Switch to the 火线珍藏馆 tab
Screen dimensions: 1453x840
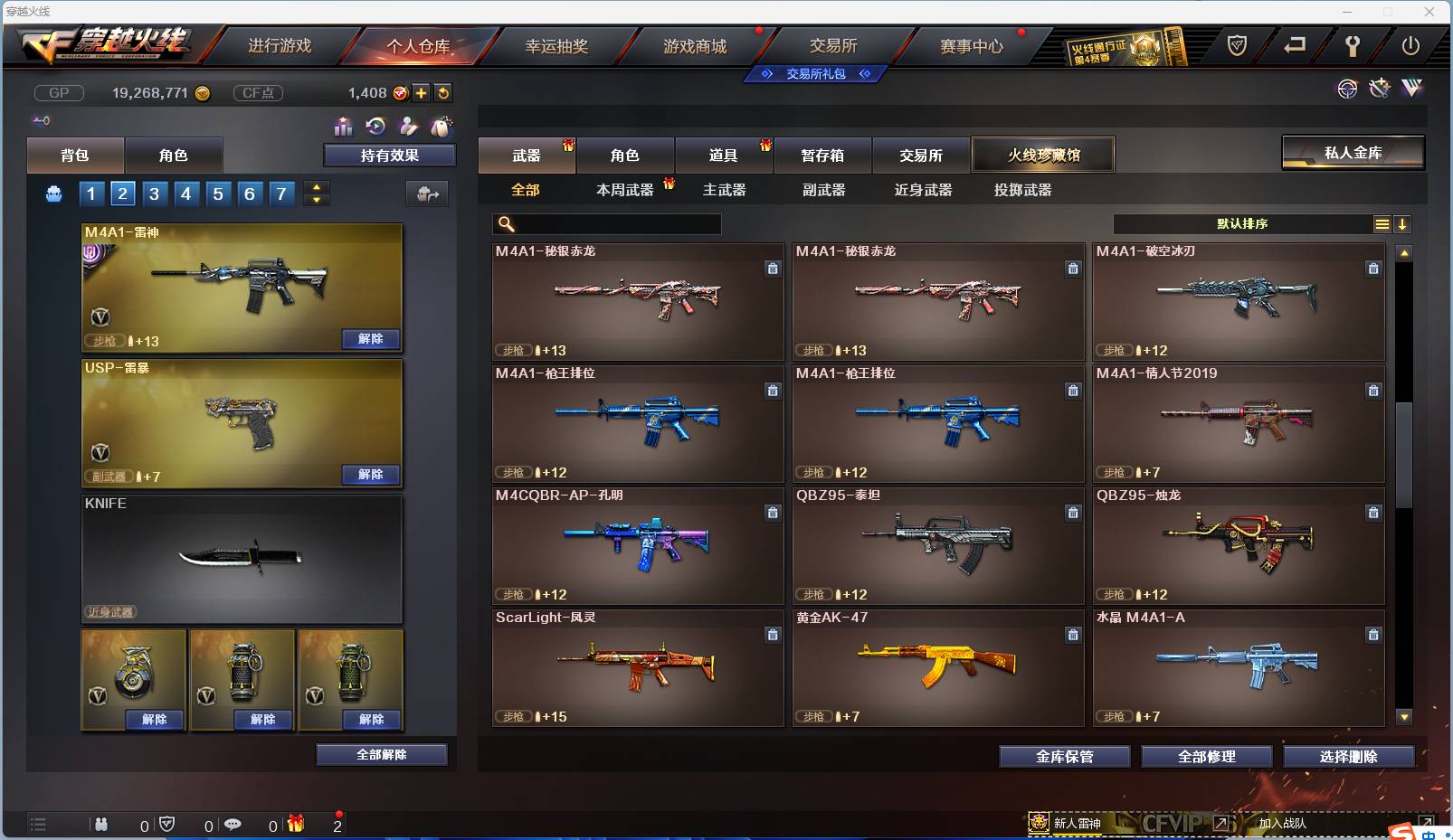[1044, 155]
